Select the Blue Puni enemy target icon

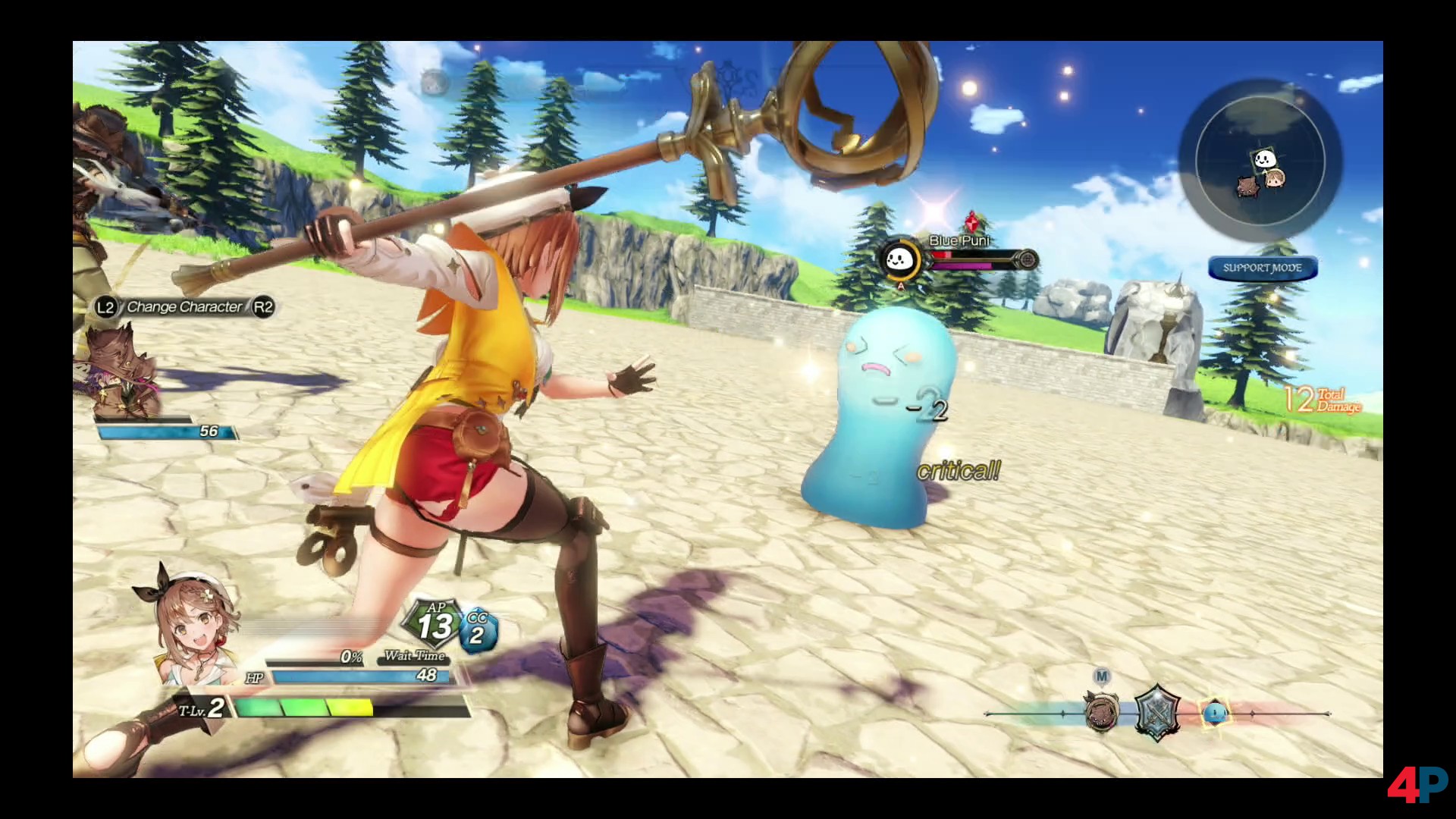(x=899, y=260)
